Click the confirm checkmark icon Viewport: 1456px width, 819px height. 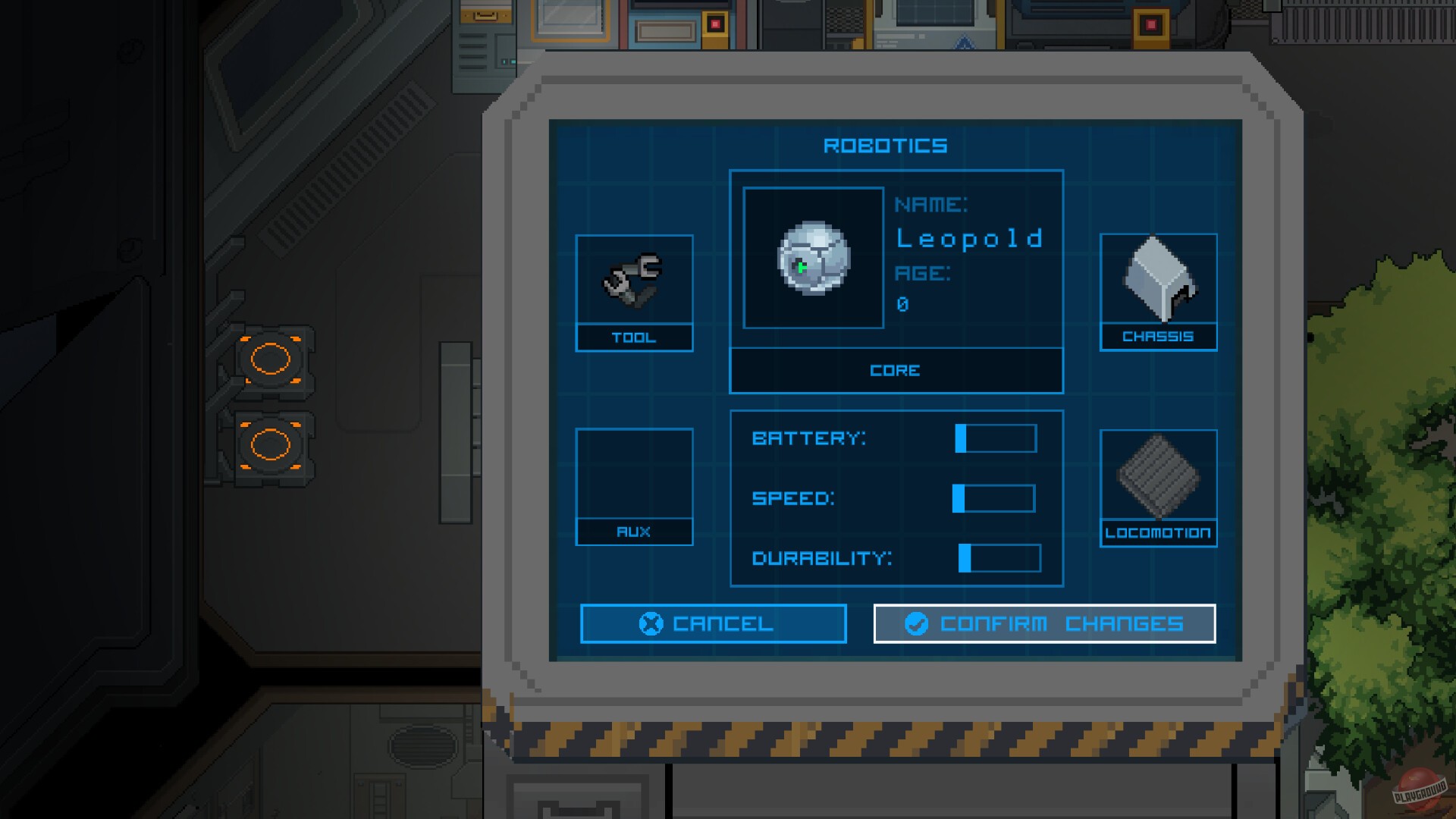(x=915, y=624)
